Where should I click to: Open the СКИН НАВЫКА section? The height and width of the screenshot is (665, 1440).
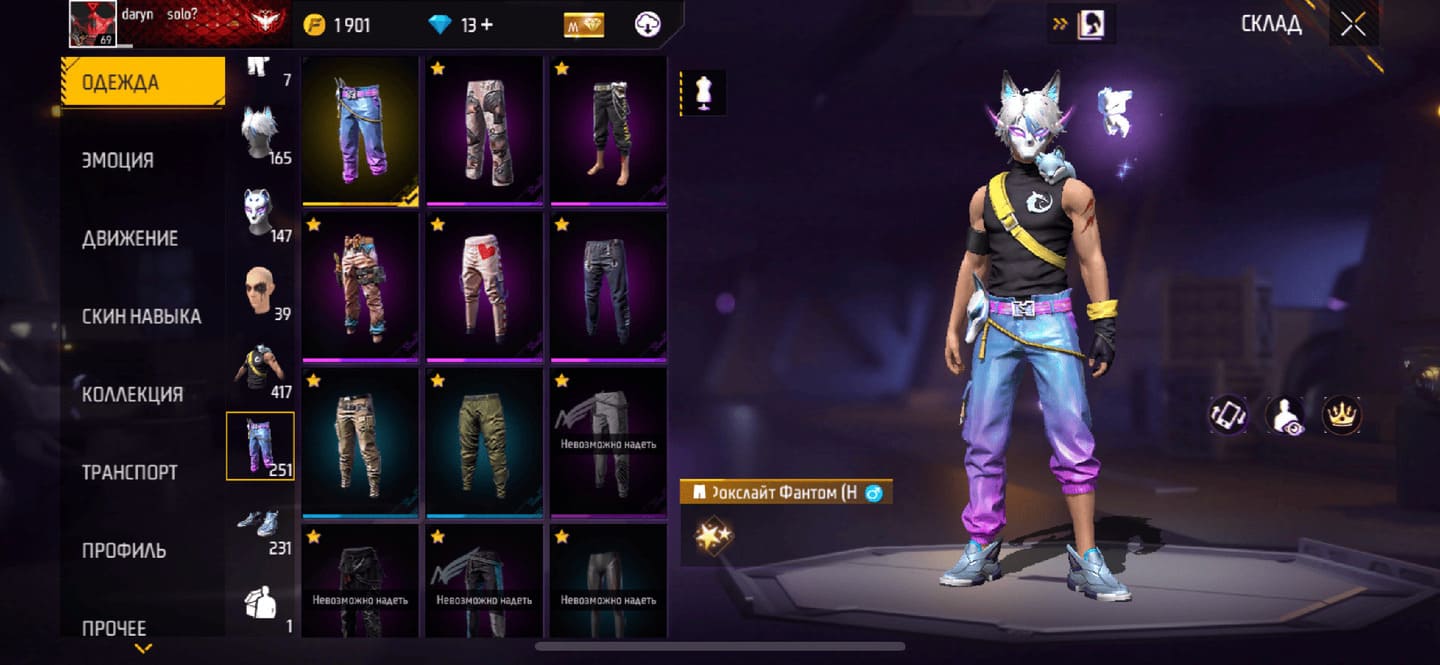tap(142, 316)
